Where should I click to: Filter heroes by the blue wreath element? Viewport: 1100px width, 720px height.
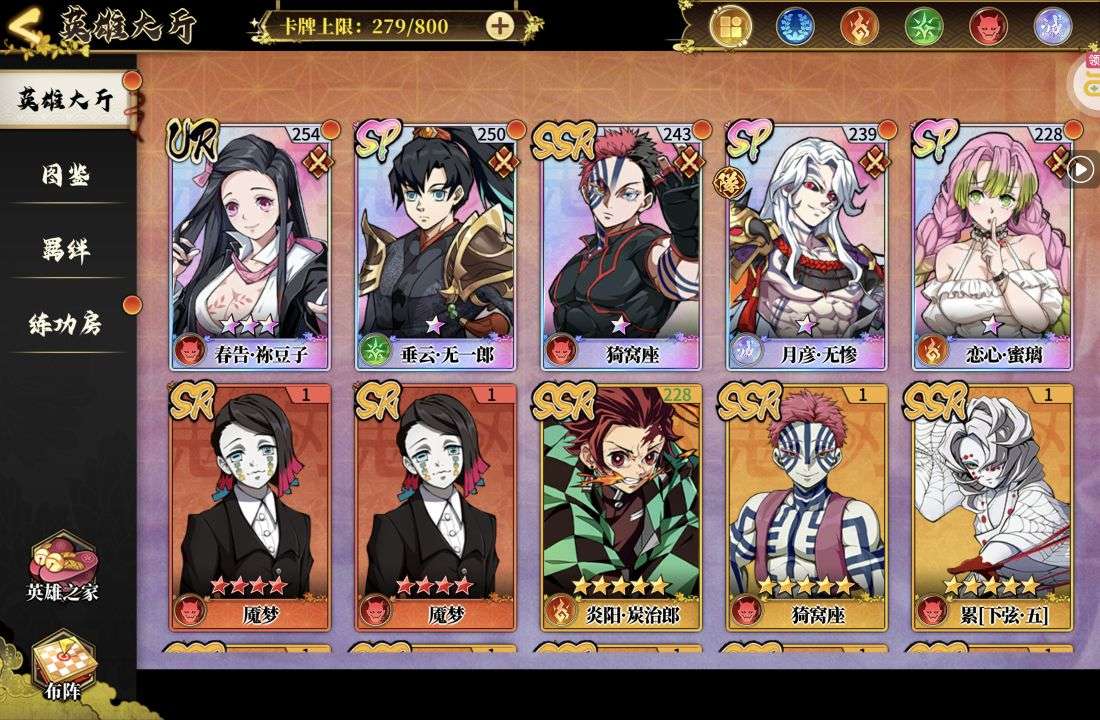tap(796, 25)
